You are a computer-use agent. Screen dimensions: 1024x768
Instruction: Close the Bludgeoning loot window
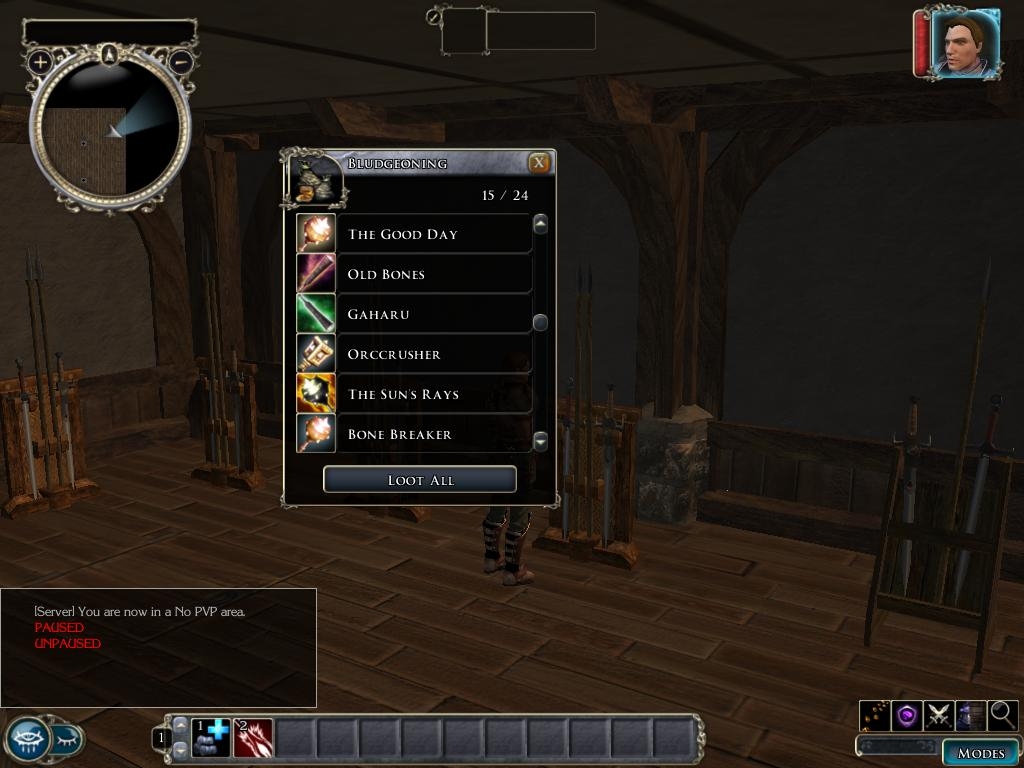point(539,163)
